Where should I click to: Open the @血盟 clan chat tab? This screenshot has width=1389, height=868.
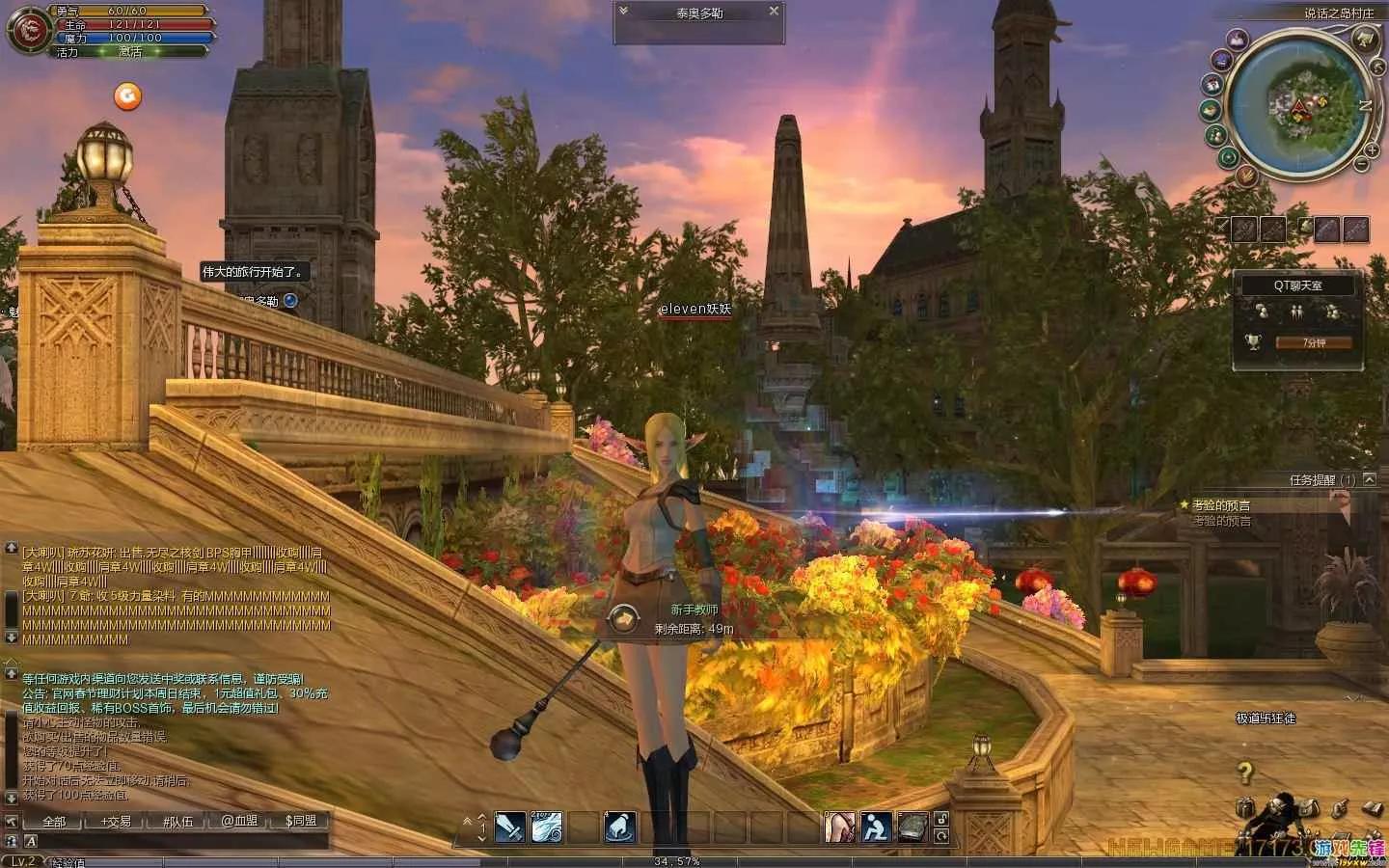[x=239, y=822]
